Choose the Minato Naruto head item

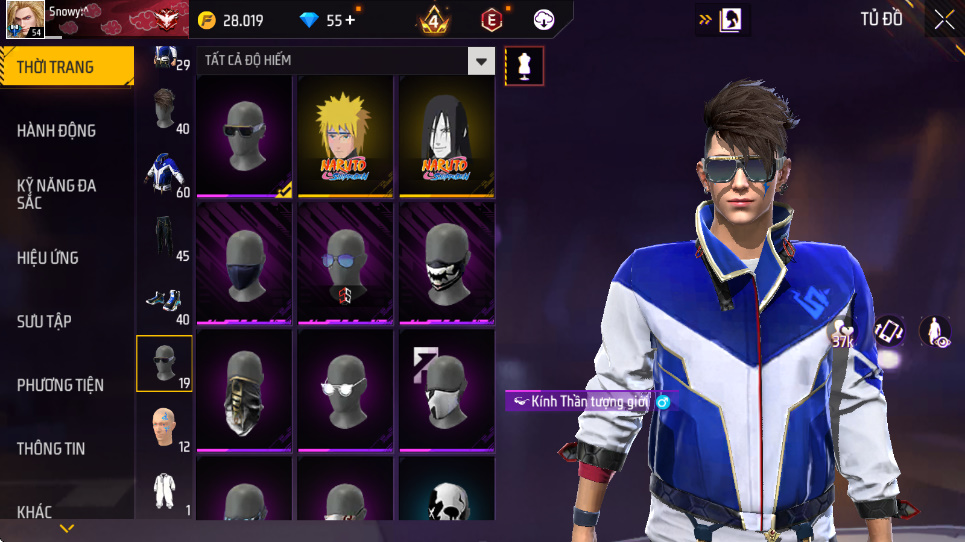click(x=346, y=135)
